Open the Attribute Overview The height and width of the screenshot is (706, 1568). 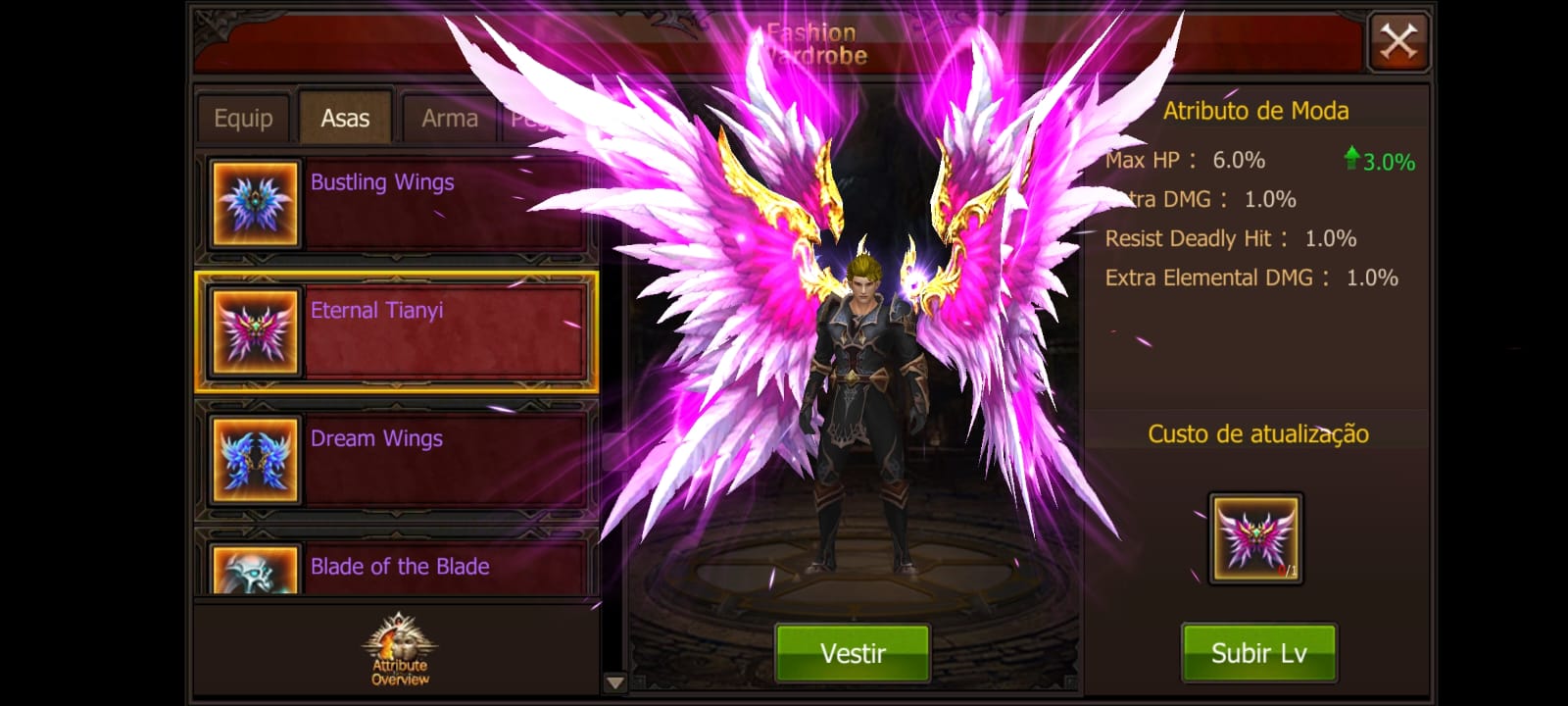click(x=400, y=649)
